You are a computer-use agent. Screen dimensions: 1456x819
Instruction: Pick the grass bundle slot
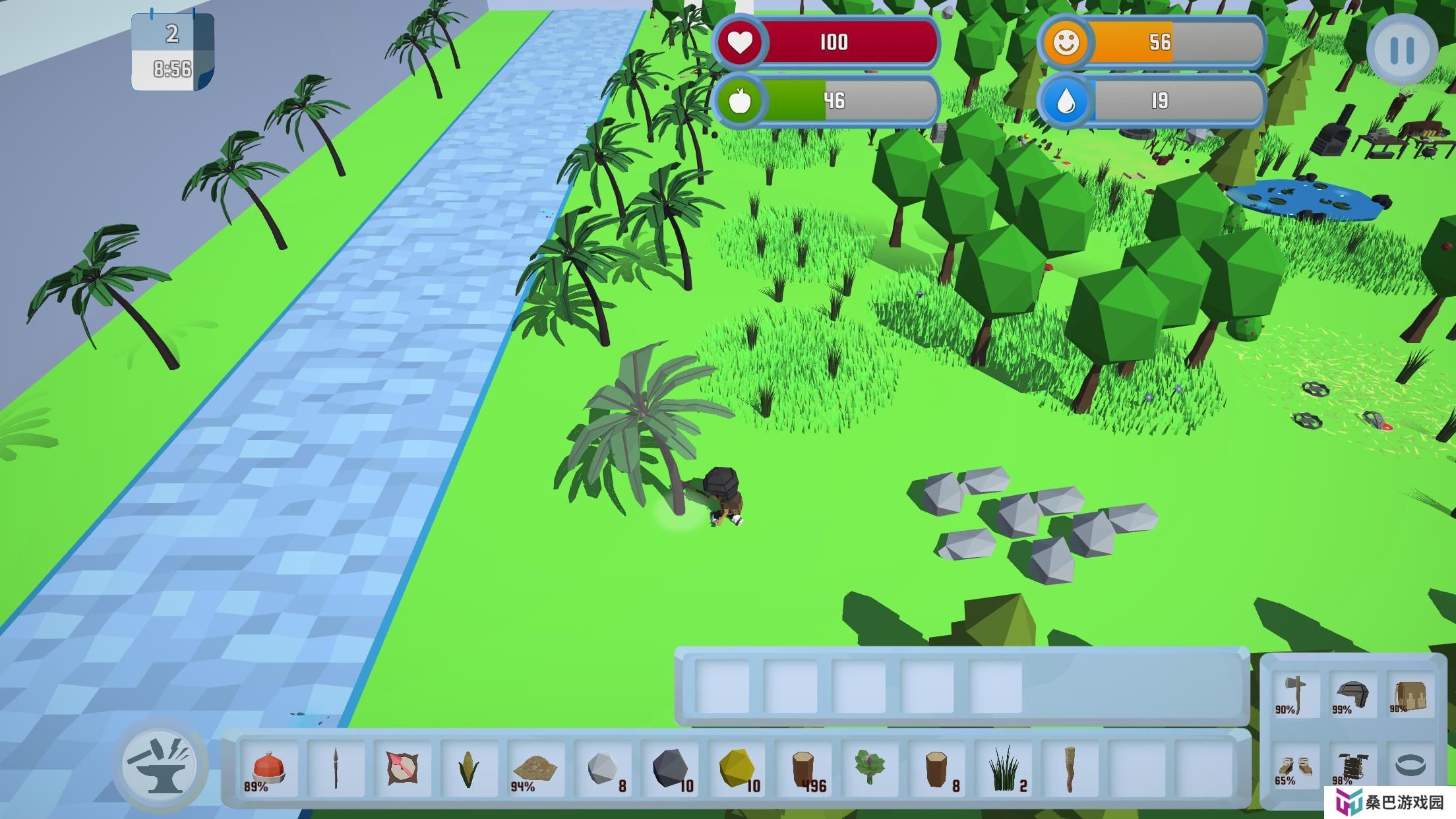(x=1004, y=768)
